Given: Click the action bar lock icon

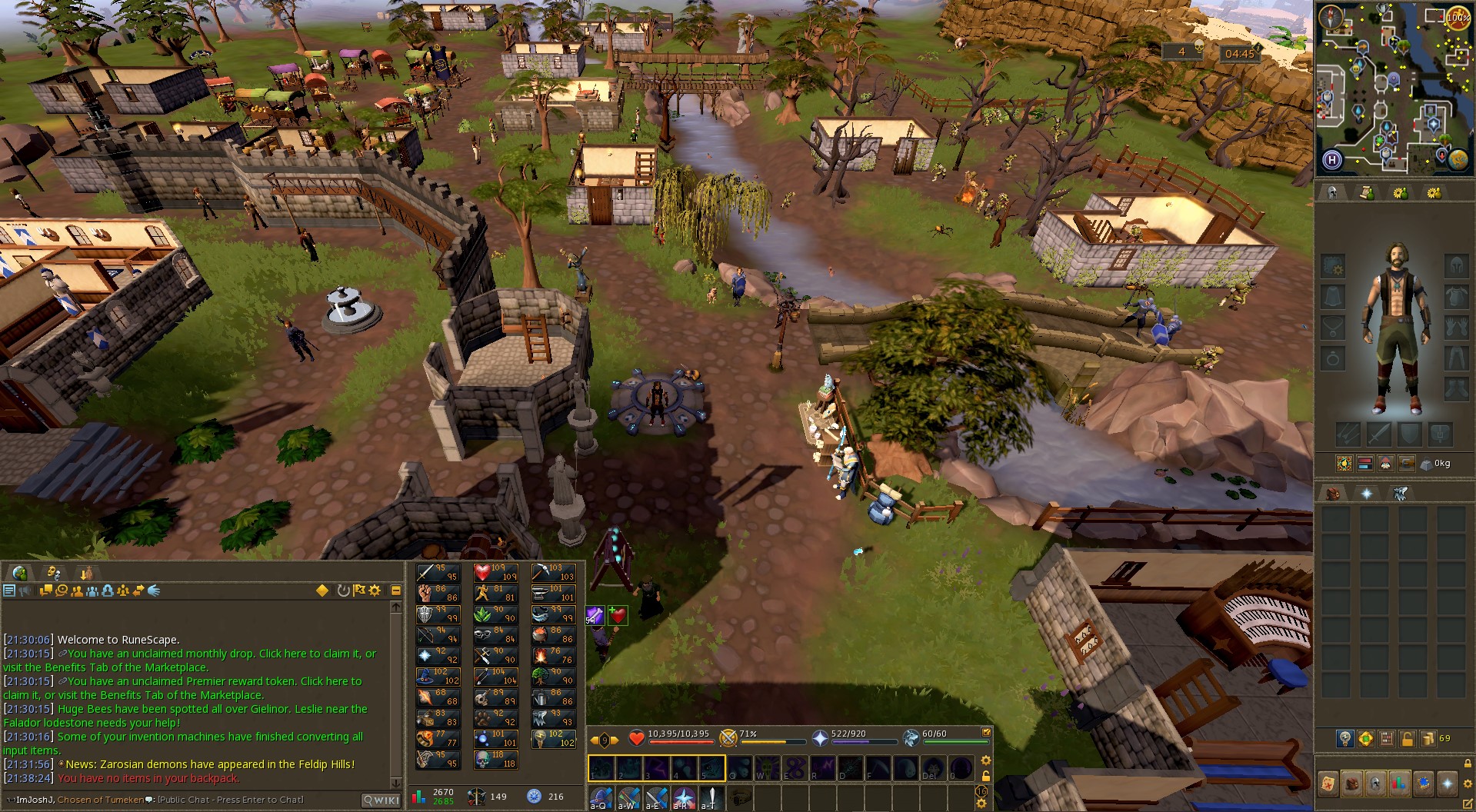Looking at the screenshot, I should point(986,776).
